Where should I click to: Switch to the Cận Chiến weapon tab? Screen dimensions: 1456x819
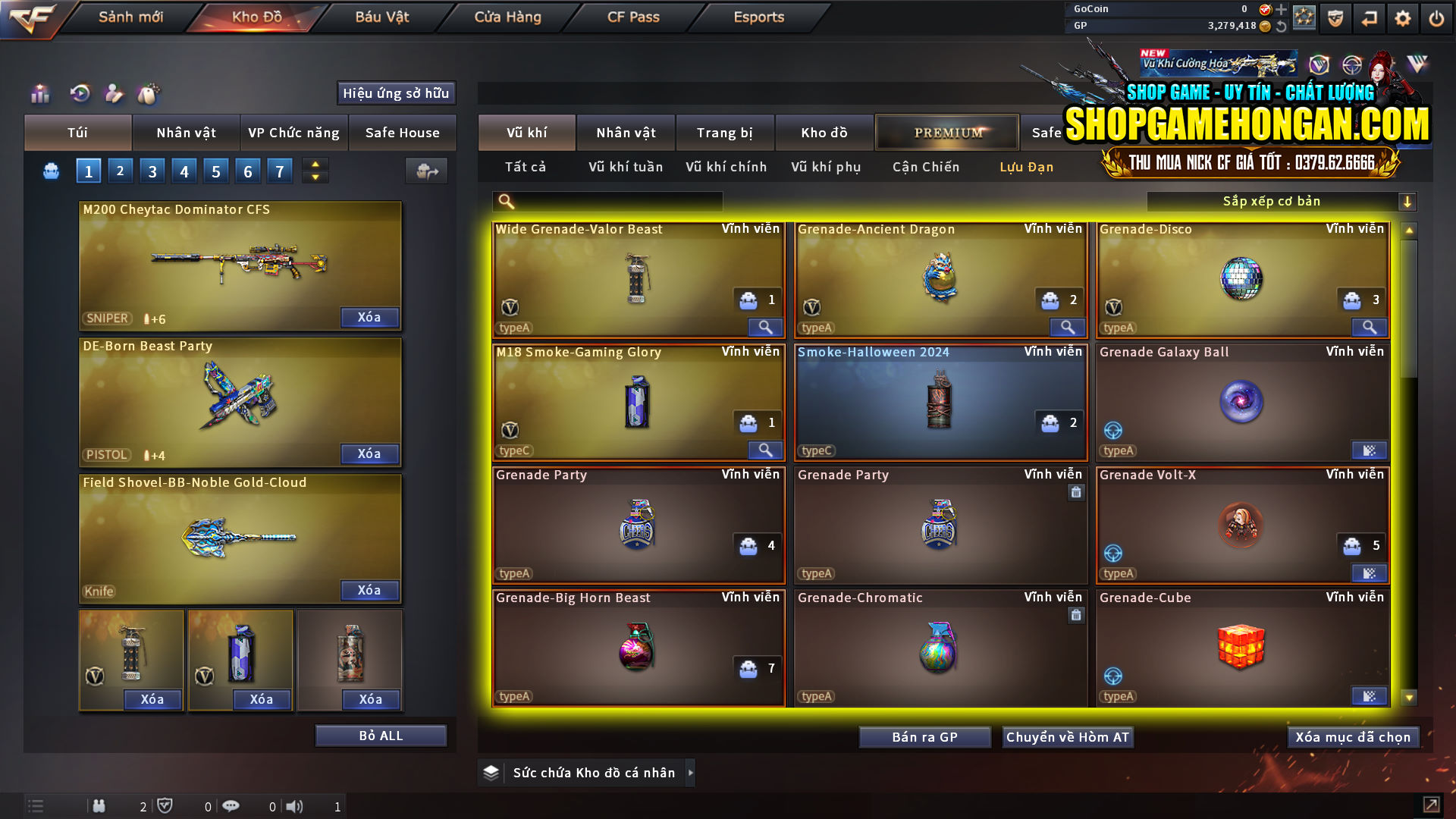point(925,167)
